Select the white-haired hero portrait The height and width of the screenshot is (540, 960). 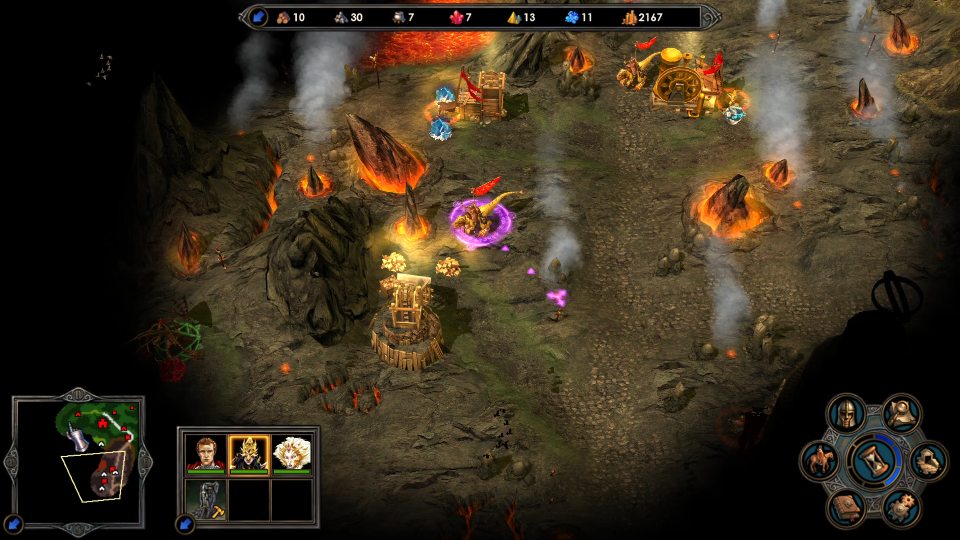[292, 455]
